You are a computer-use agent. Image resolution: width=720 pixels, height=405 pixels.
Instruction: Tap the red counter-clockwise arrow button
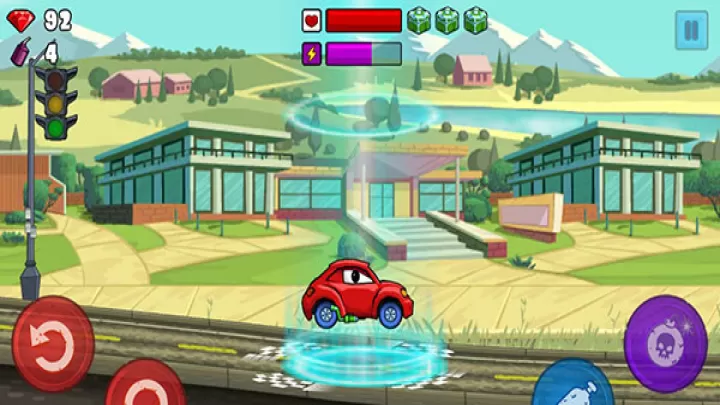tap(52, 343)
